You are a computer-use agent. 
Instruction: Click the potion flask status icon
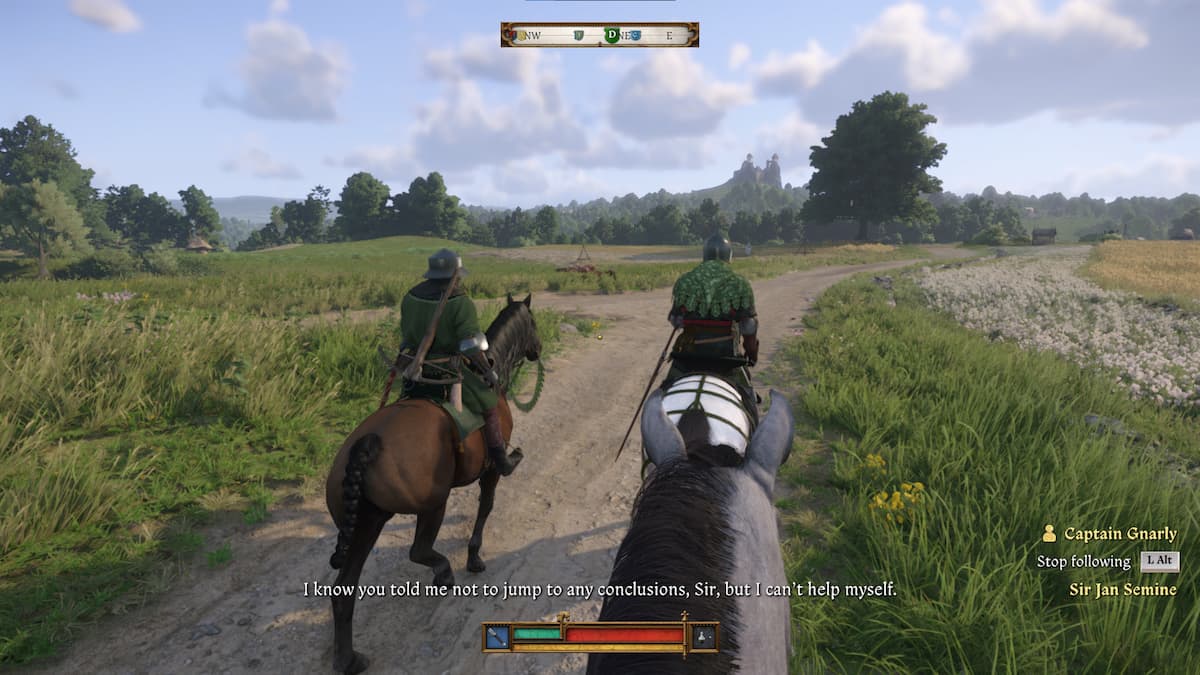coord(704,636)
